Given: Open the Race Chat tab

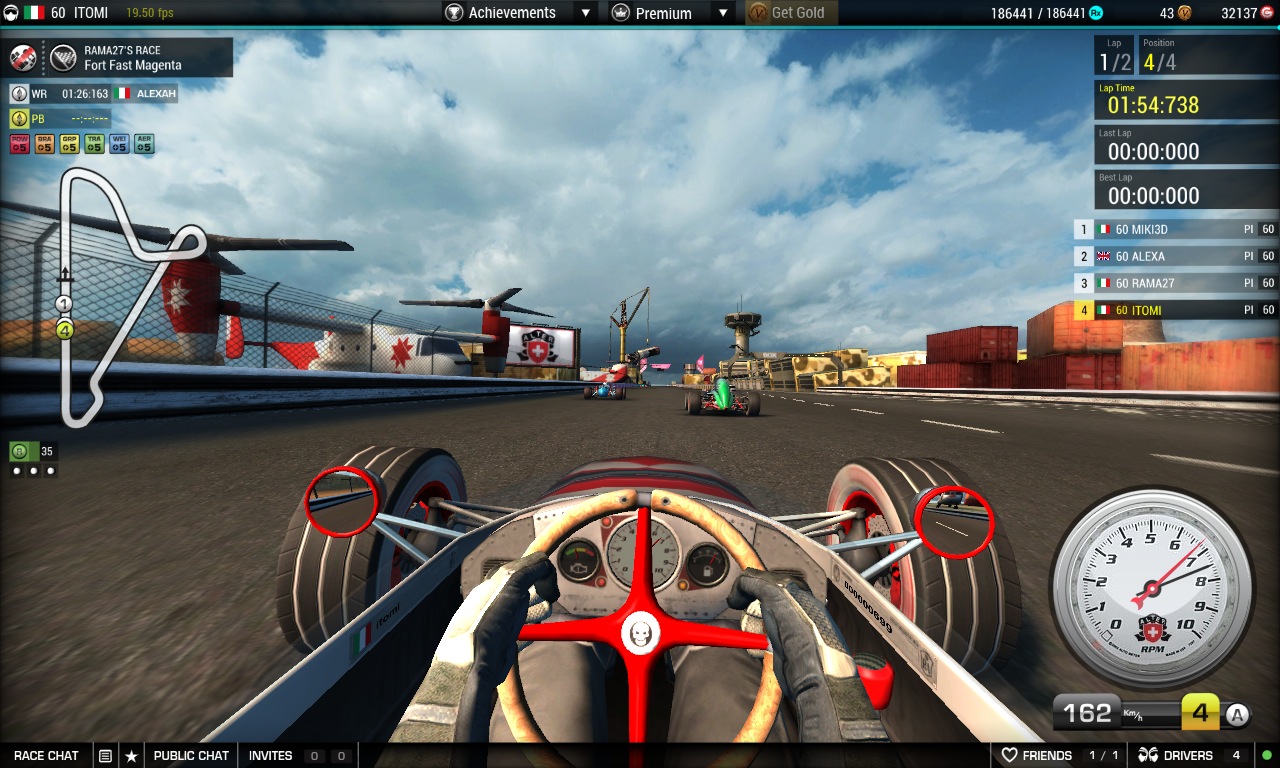Looking at the screenshot, I should (x=46, y=755).
